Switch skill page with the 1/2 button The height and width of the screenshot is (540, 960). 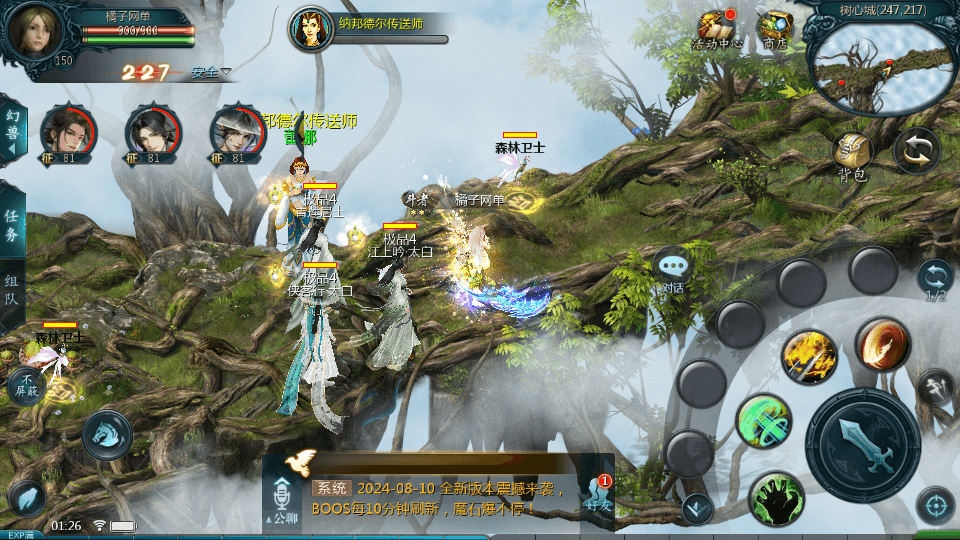pos(935,279)
